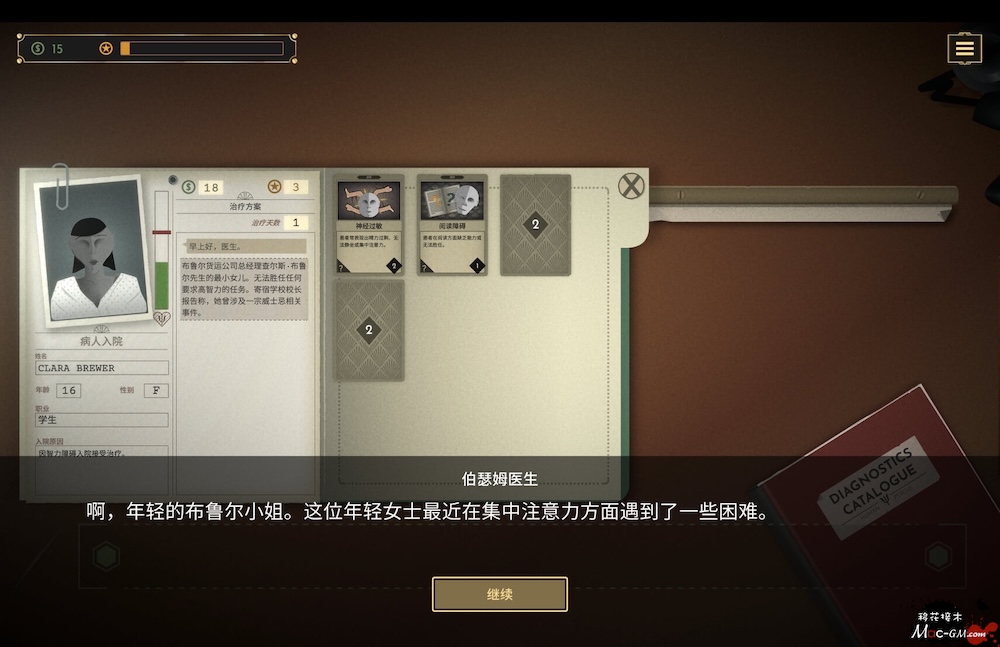Close the patient folder with the X

pos(631,186)
